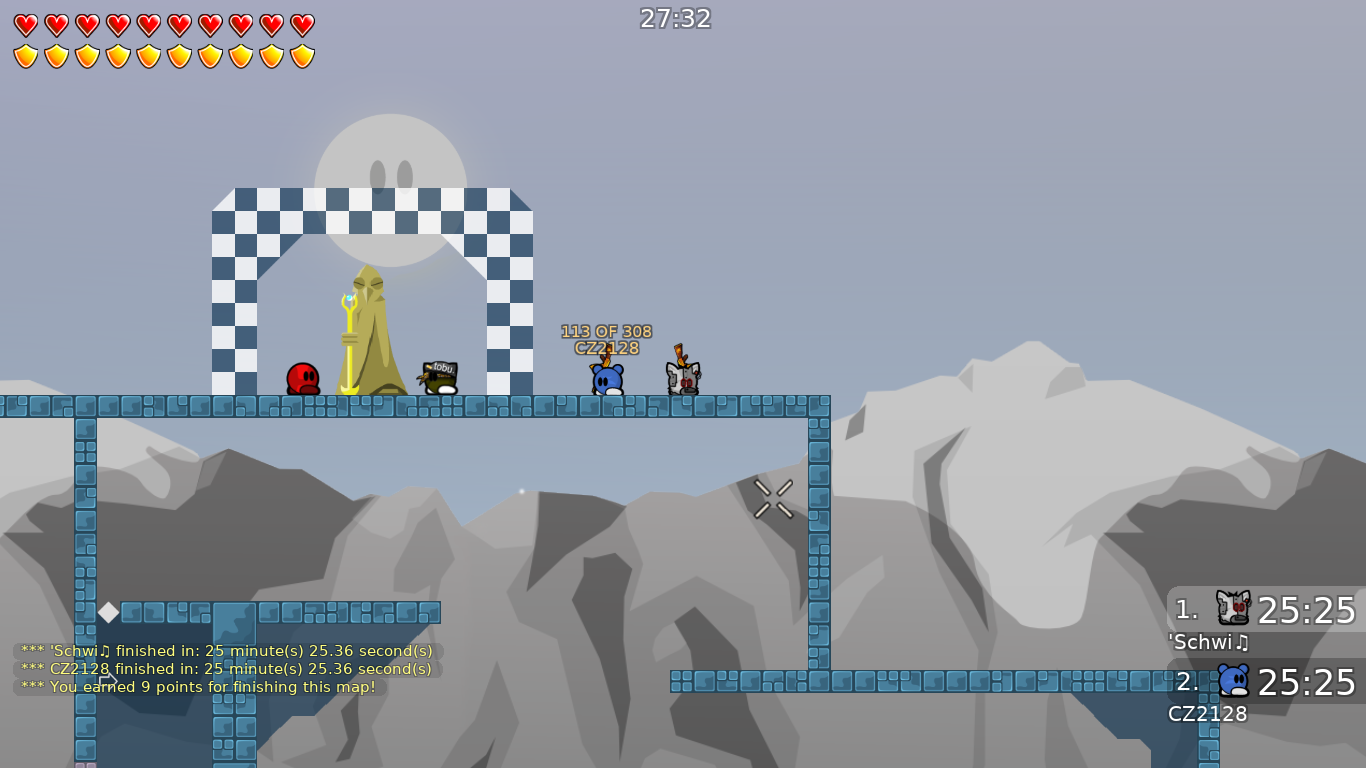Click the blue tee named CZ2128 in-game
The width and height of the screenshot is (1366, 768).
[606, 378]
